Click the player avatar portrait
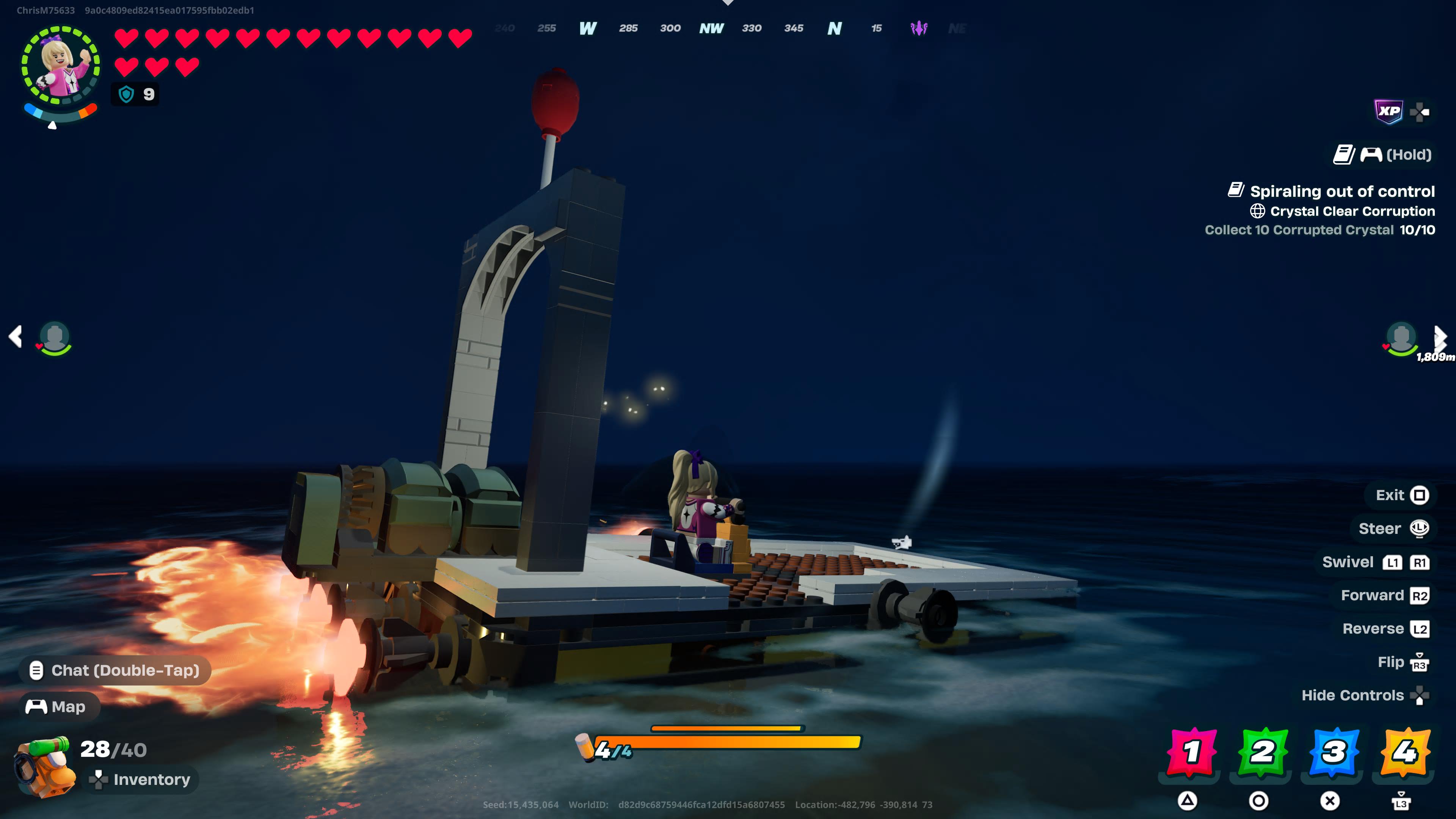 point(61,66)
